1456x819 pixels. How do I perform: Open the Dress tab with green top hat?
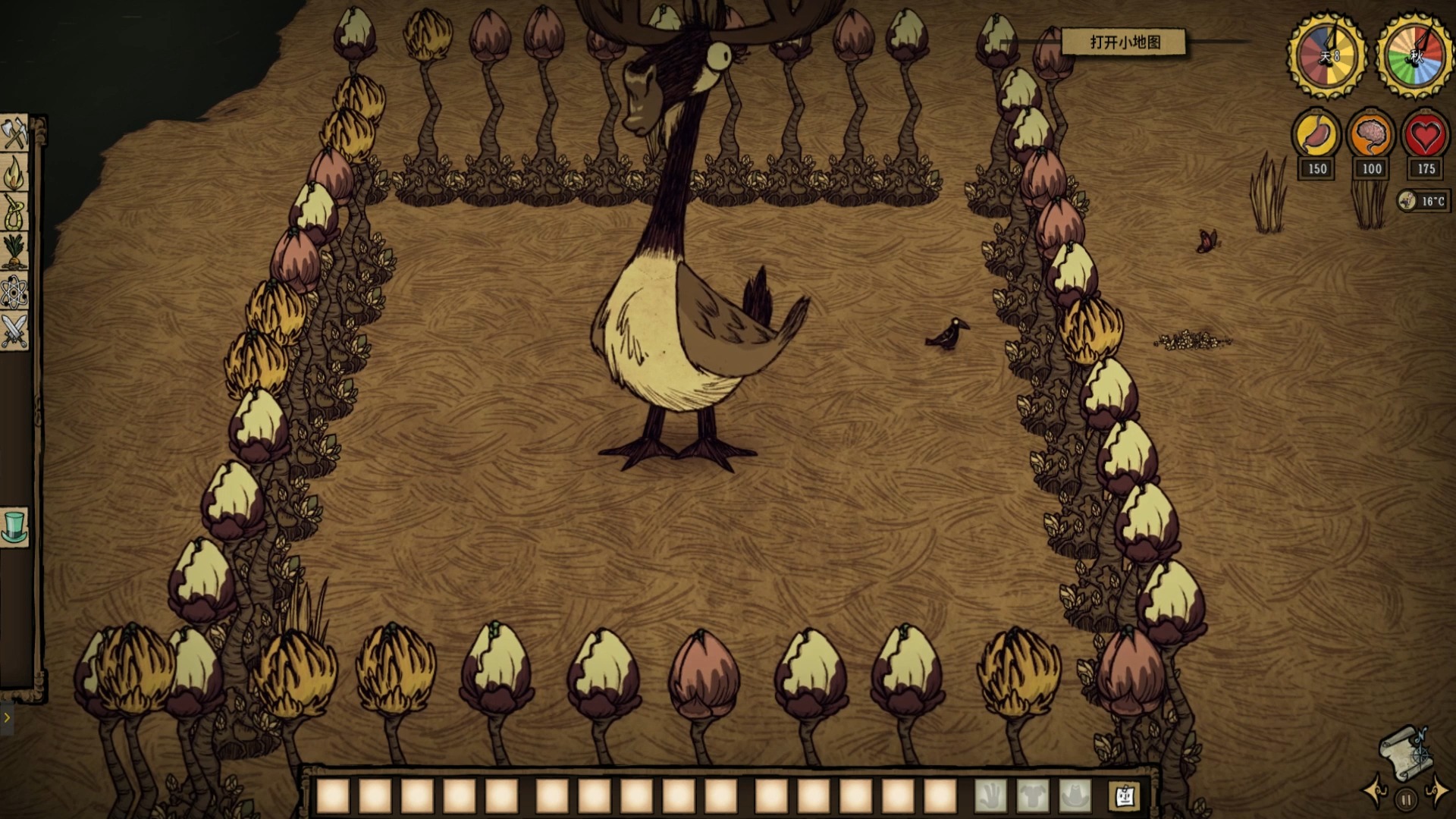14,526
